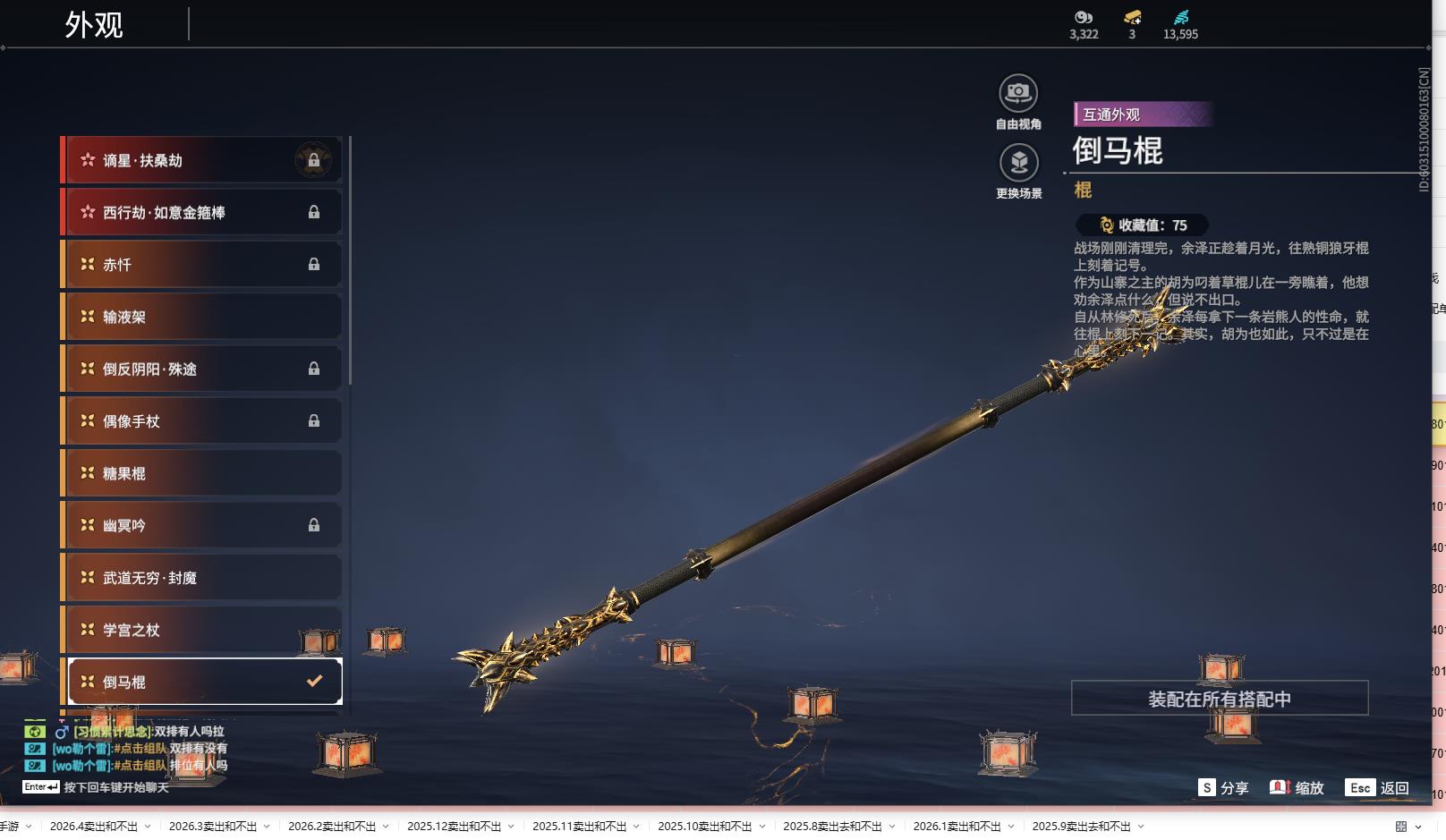The width and height of the screenshot is (1446, 840).
Task: Equip via 装配在所有搭配中 button
Action: [1219, 699]
